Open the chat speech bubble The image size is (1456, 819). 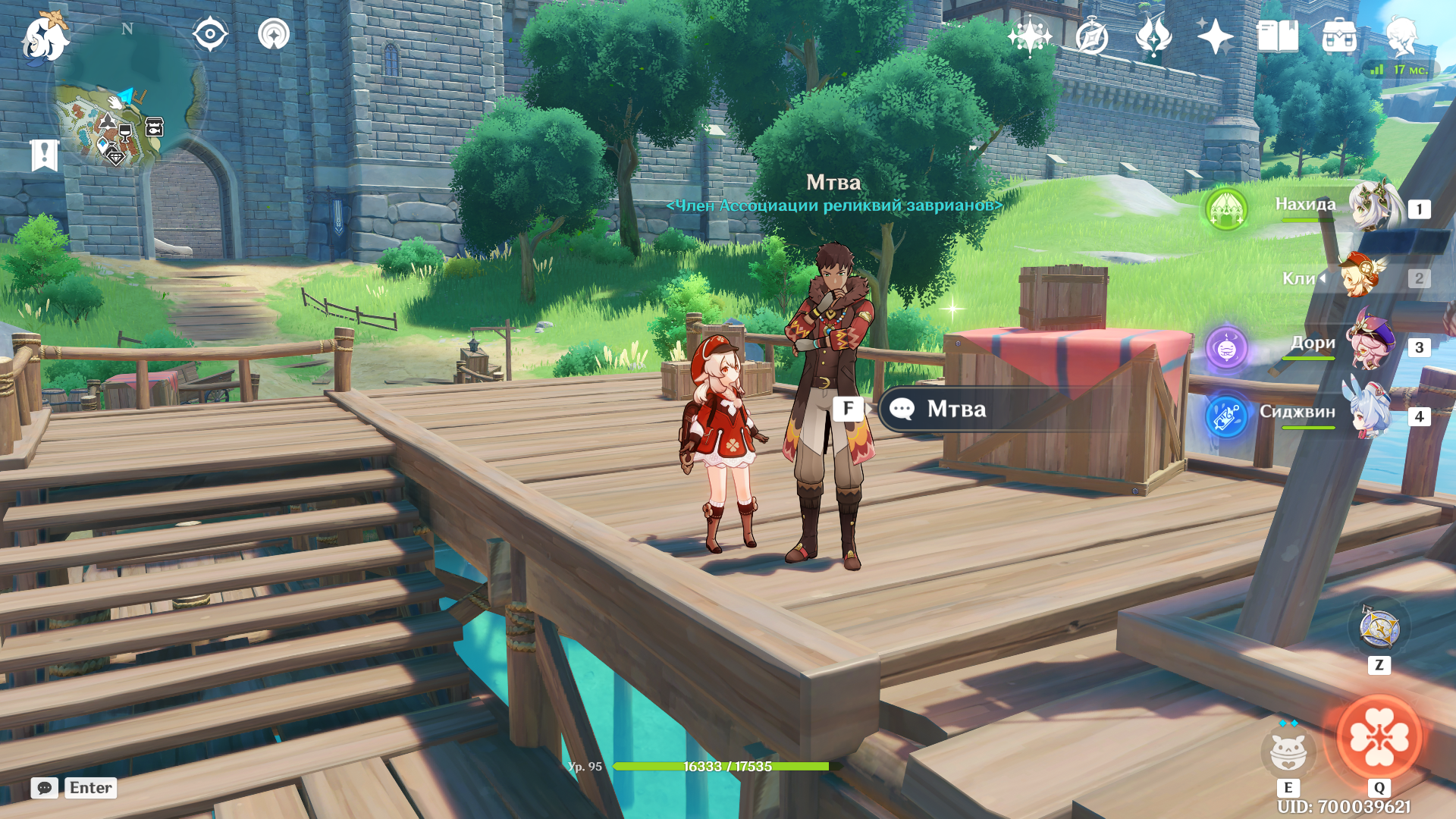point(44,788)
